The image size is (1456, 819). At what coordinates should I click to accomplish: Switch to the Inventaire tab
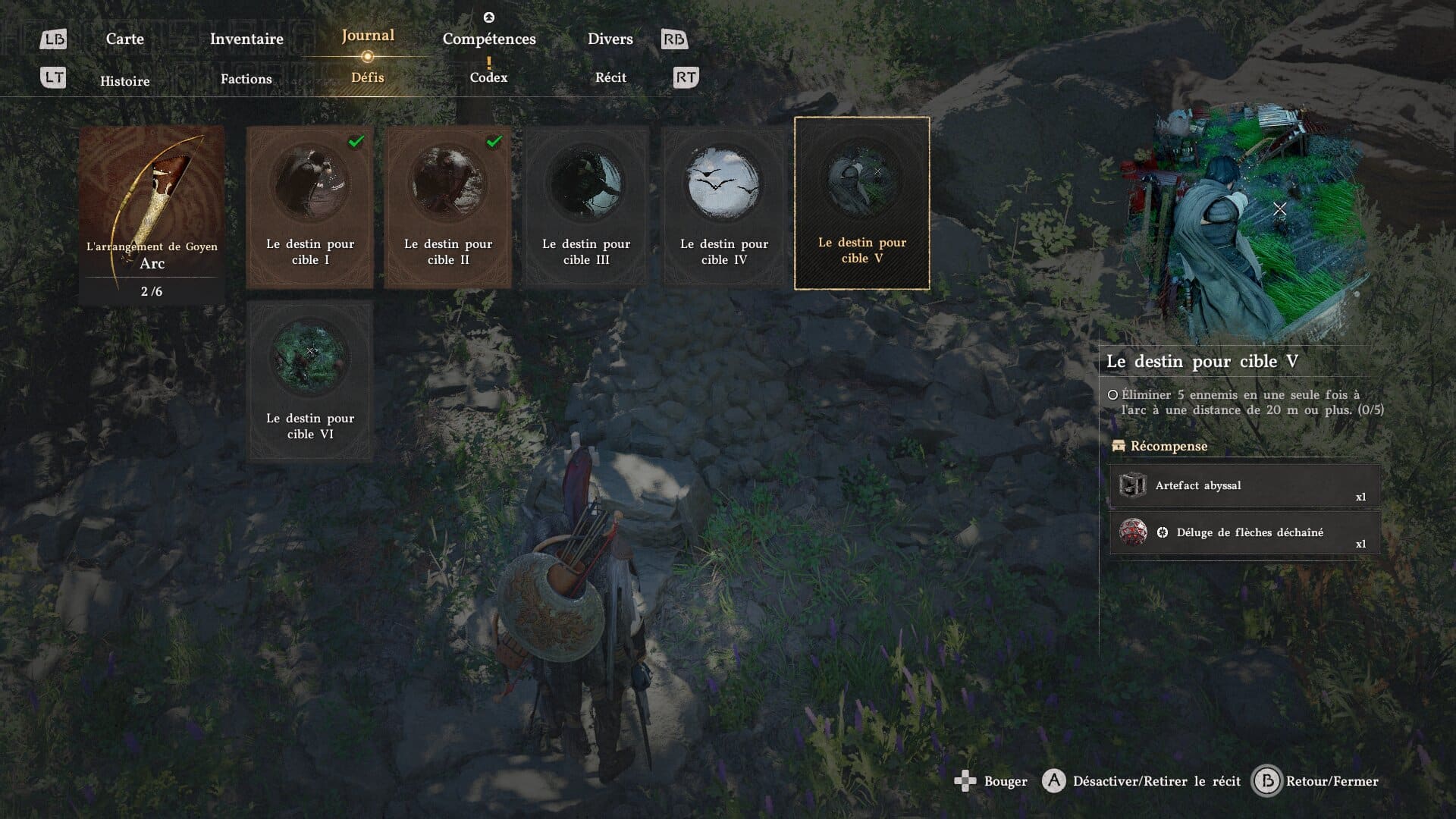pyautogui.click(x=246, y=39)
